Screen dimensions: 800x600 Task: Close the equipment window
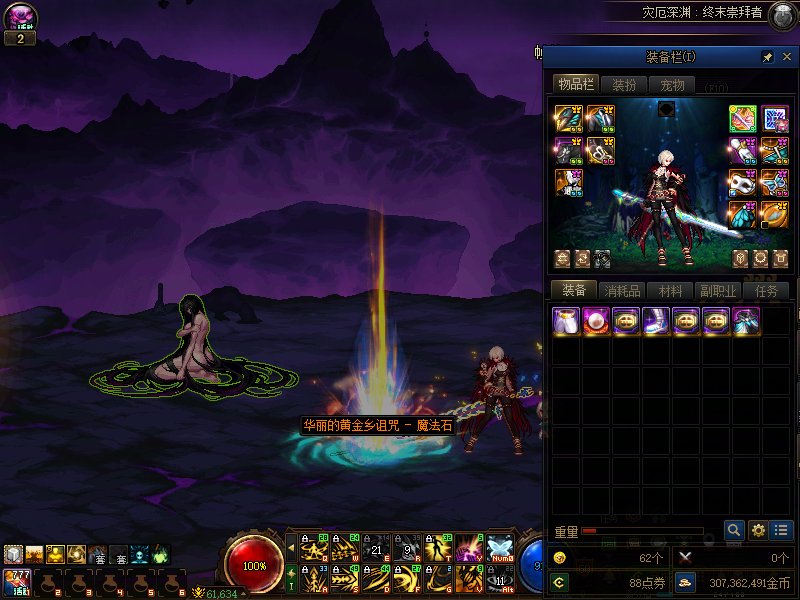coord(787,57)
